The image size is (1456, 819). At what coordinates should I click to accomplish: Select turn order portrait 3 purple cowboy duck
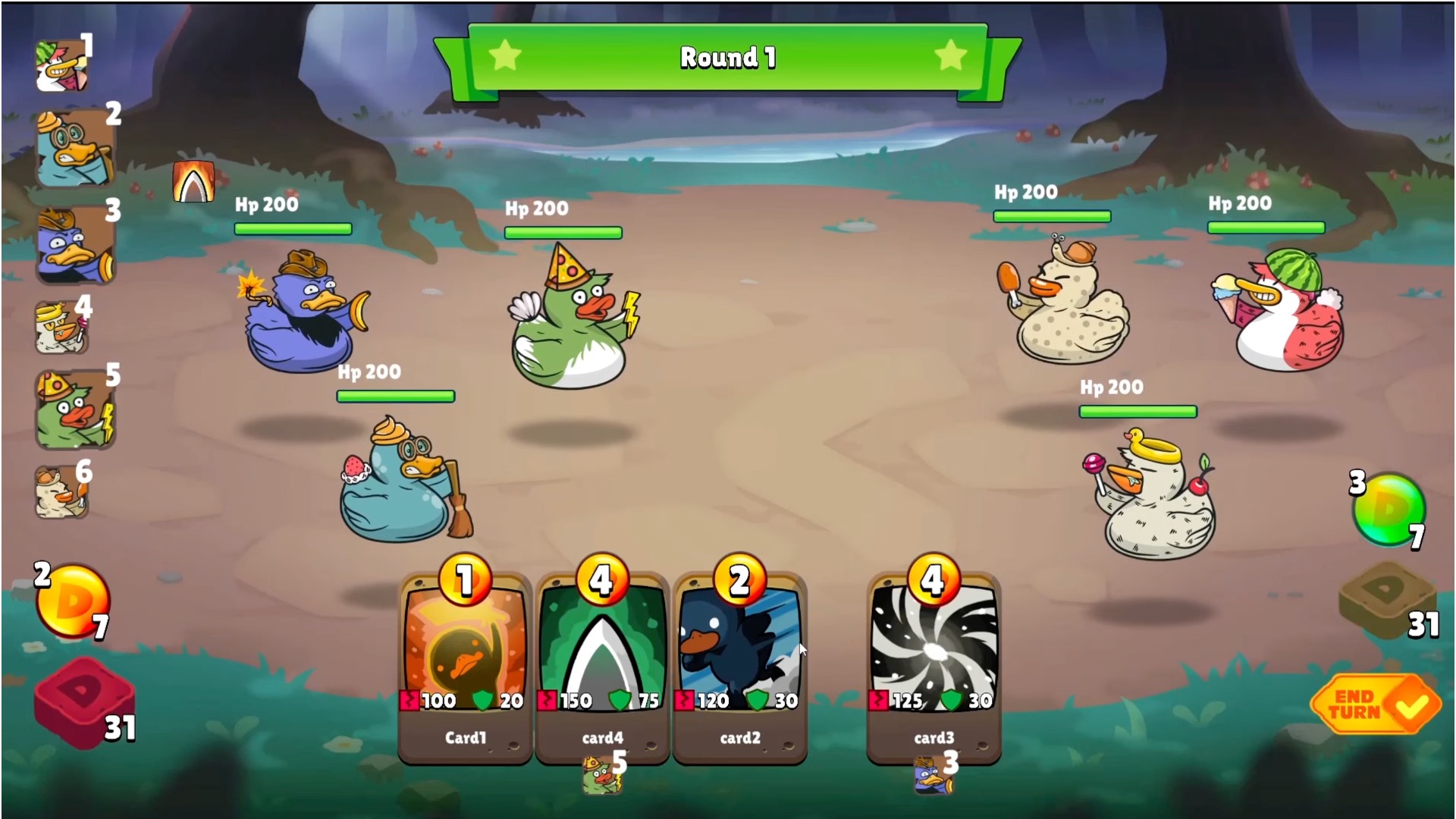pos(75,244)
